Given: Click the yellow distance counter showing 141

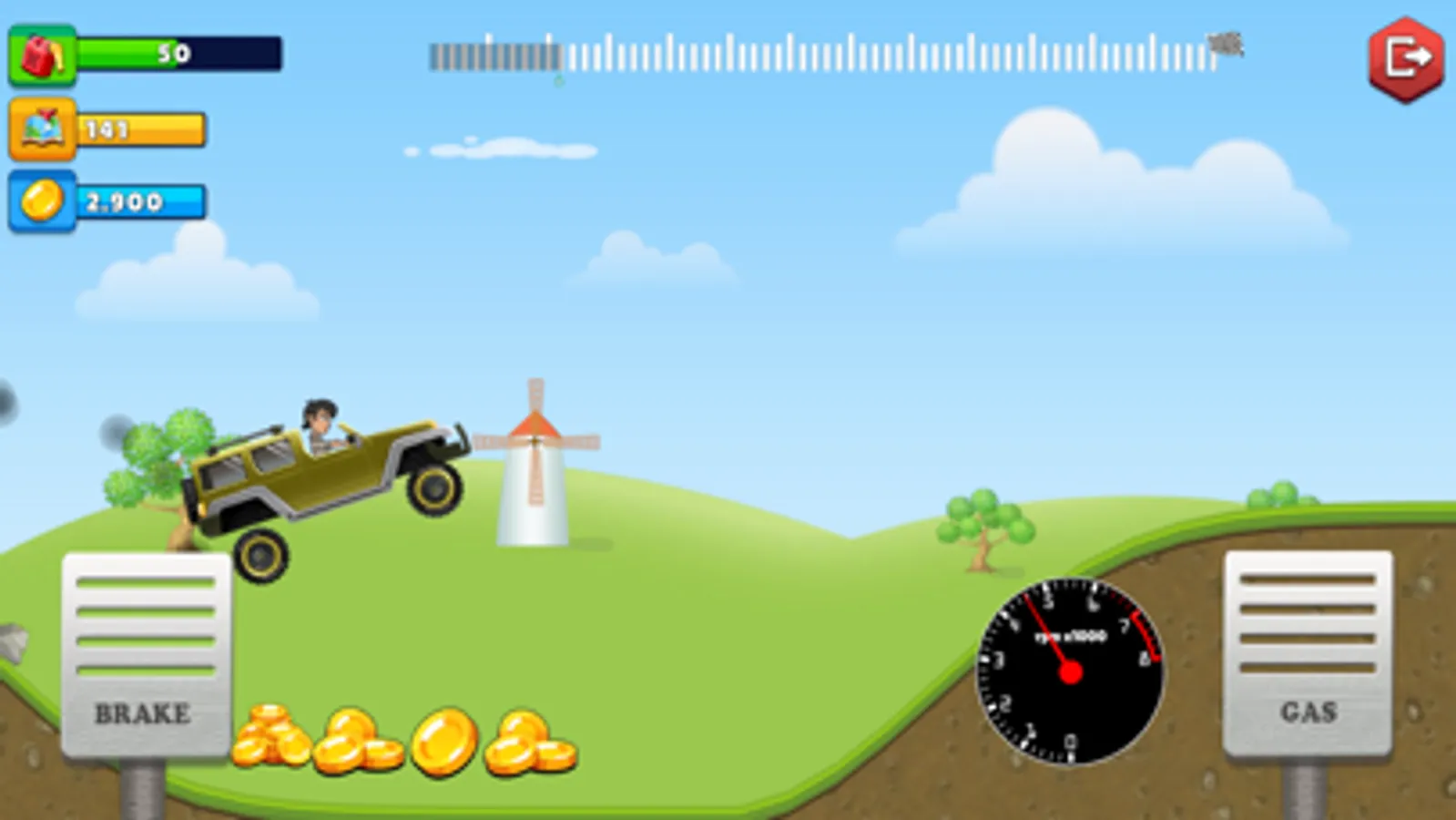Looking at the screenshot, I should pyautogui.click(x=141, y=130).
